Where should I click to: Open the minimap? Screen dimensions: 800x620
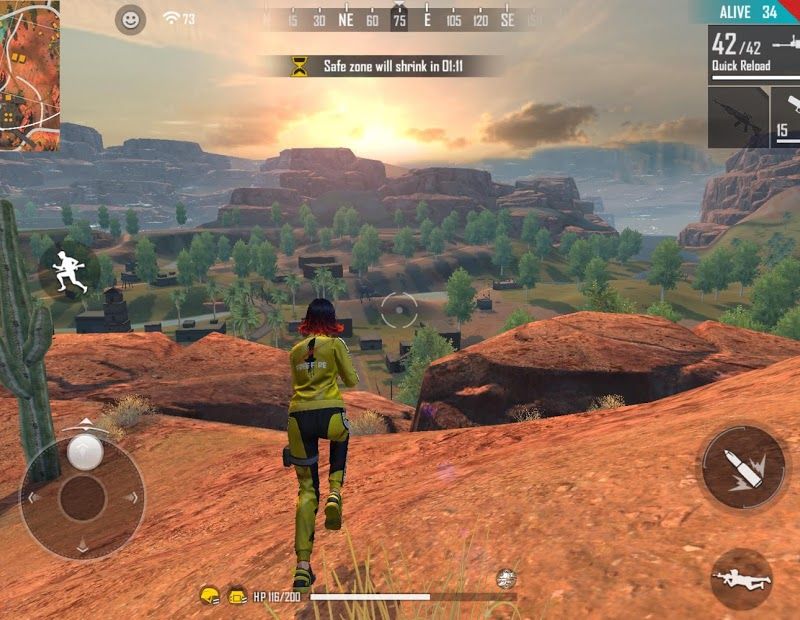[29, 75]
